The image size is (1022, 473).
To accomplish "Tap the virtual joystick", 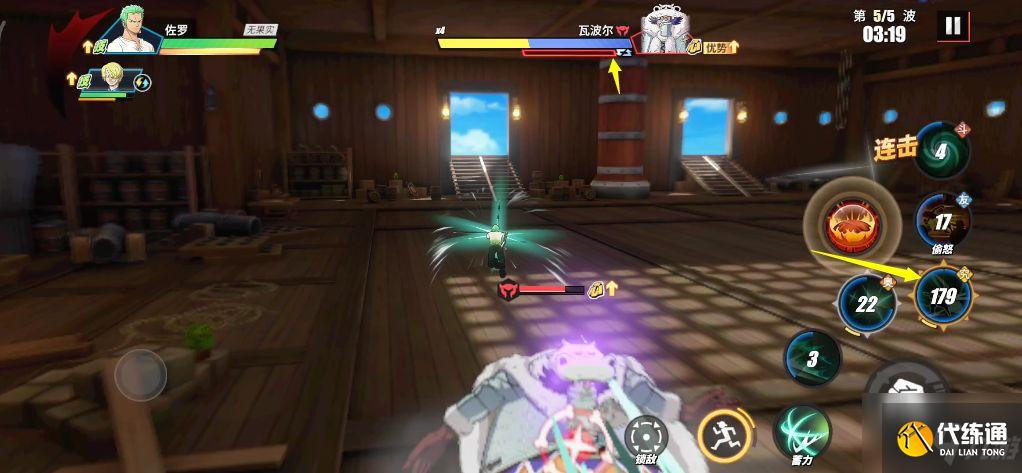I will (140, 376).
